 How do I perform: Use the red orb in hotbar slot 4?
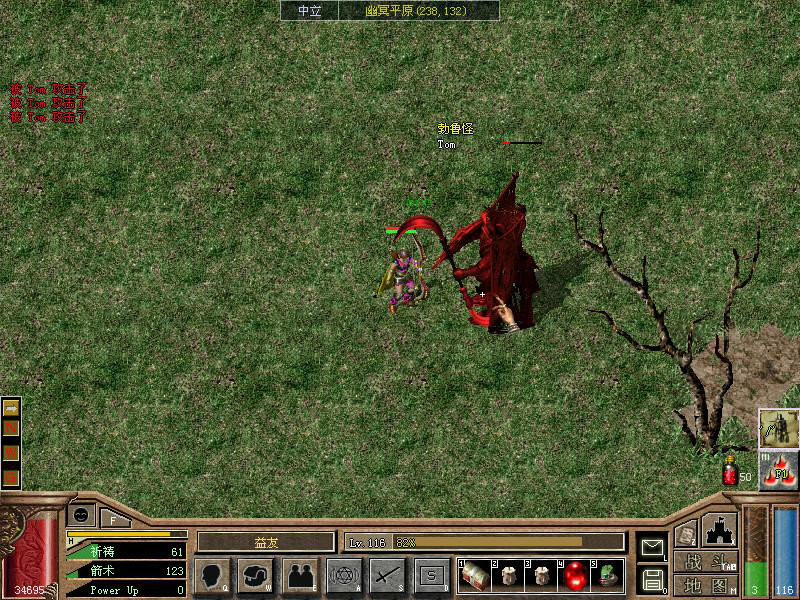[x=576, y=576]
